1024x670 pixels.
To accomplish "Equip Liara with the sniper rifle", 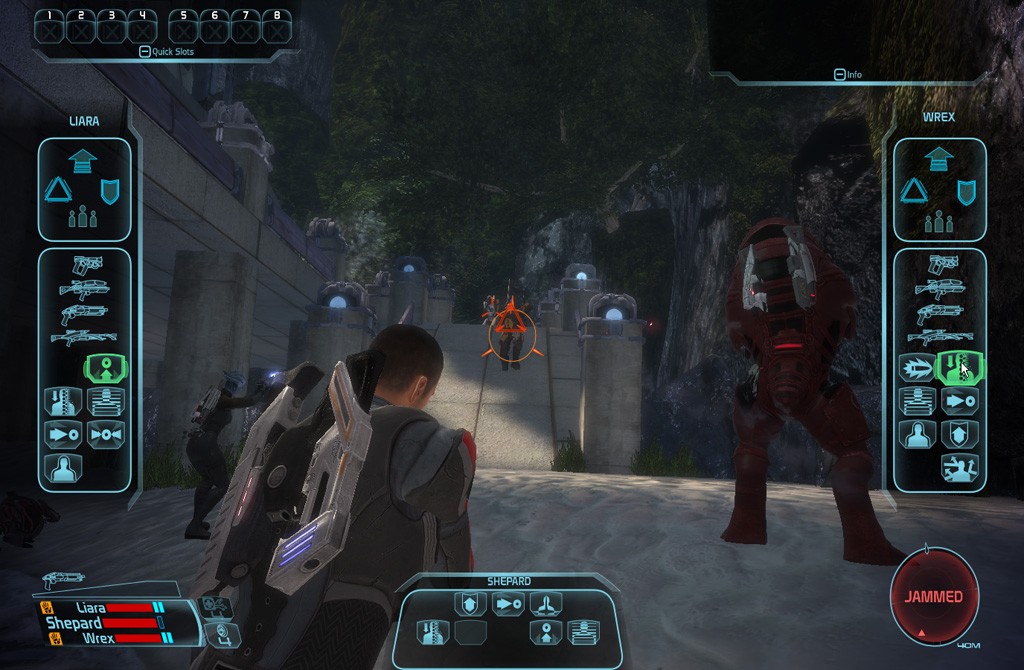I will 84,338.
